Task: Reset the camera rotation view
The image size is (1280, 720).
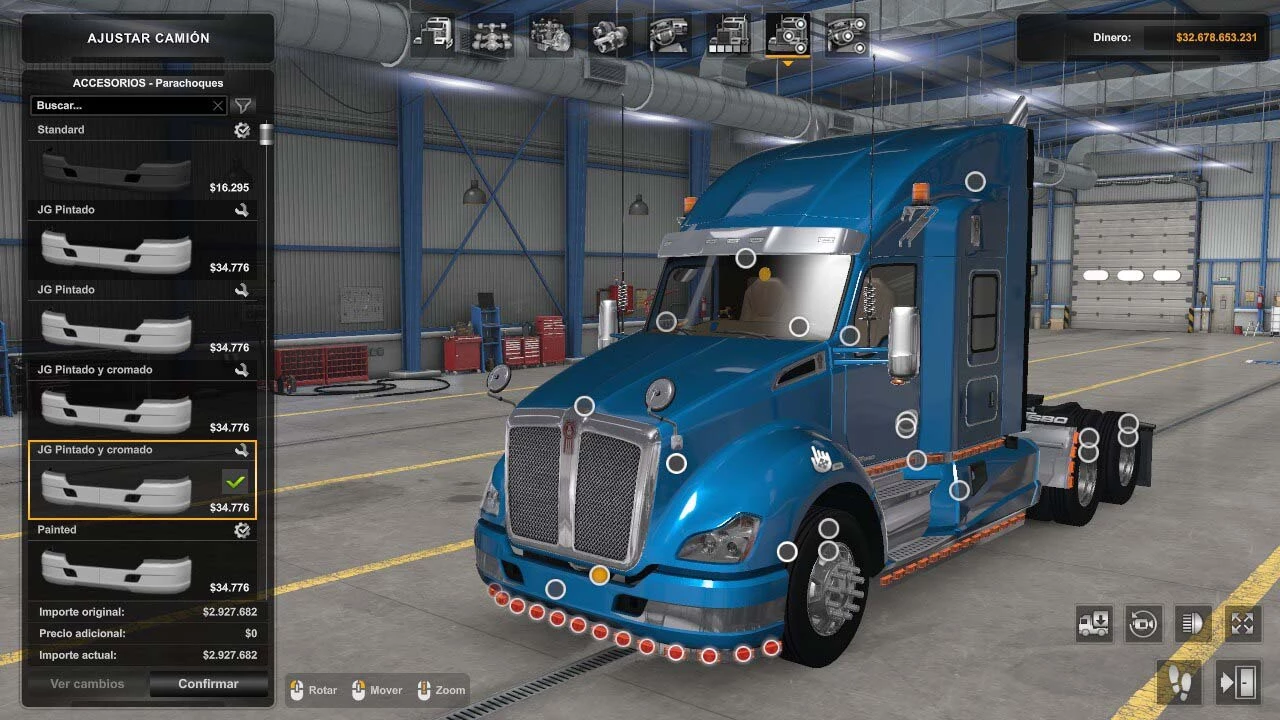Action: click(x=1142, y=623)
